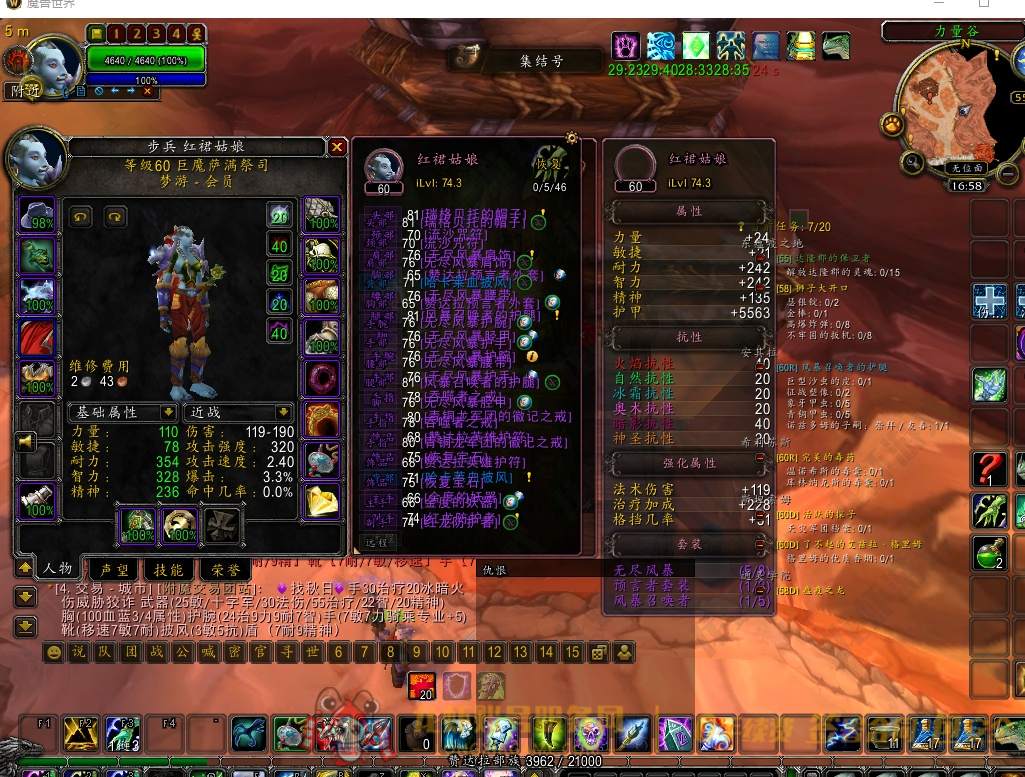The height and width of the screenshot is (777, 1025).
Task: Click the minimap magnifying glass button
Action: pyautogui.click(x=911, y=161)
